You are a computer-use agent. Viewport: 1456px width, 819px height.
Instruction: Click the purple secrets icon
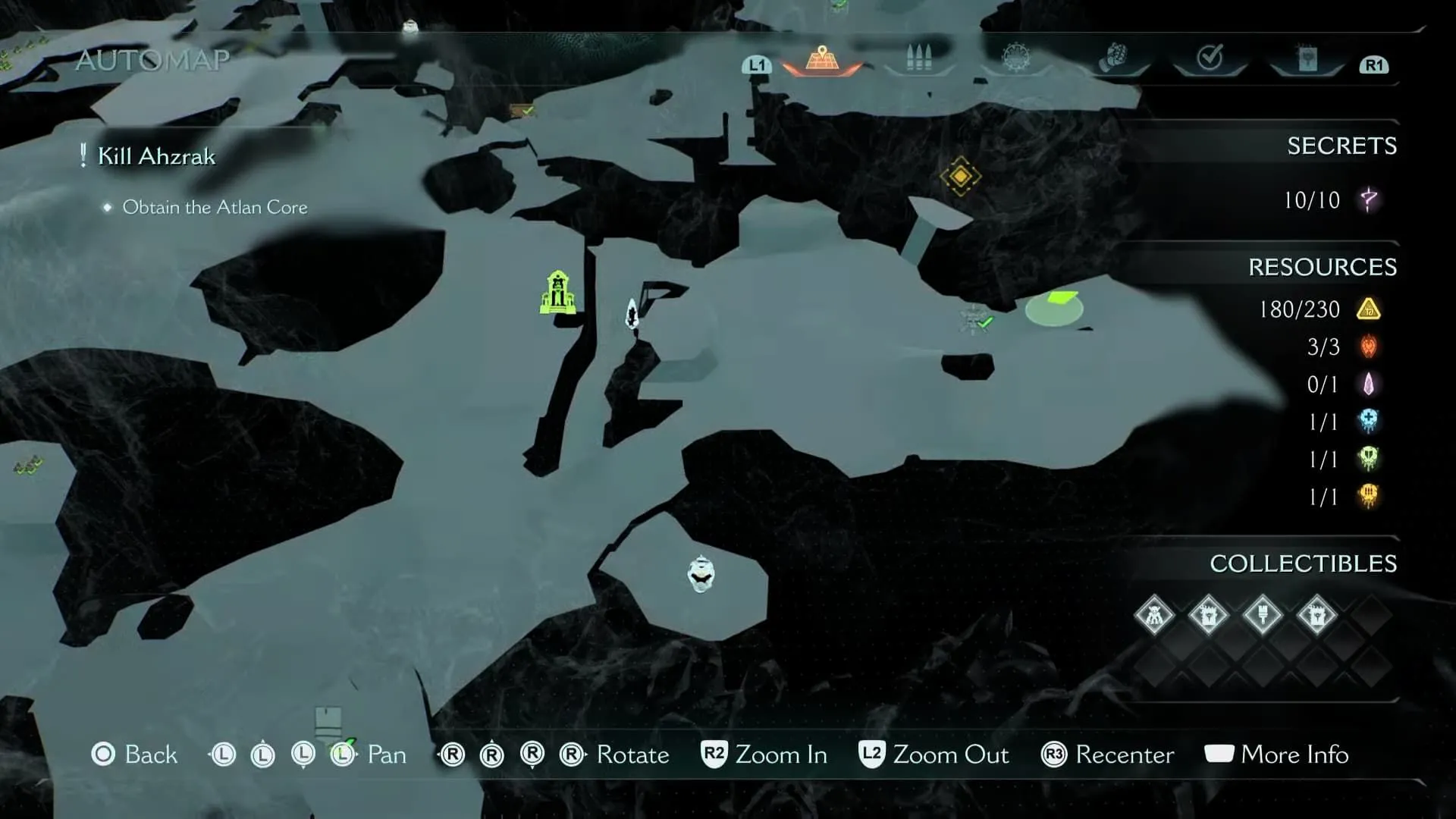tap(1369, 200)
